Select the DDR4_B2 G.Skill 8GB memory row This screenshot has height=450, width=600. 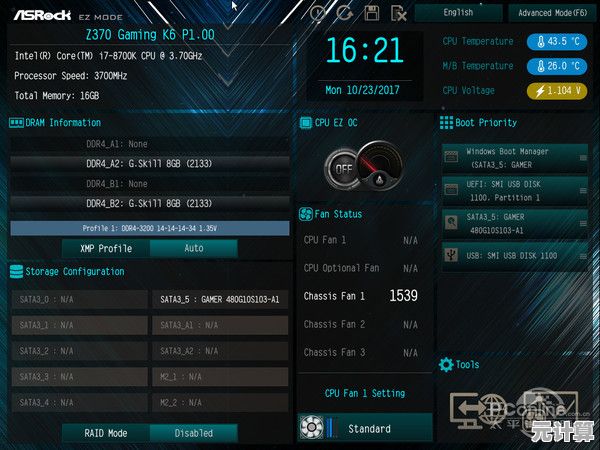pyautogui.click(x=150, y=203)
